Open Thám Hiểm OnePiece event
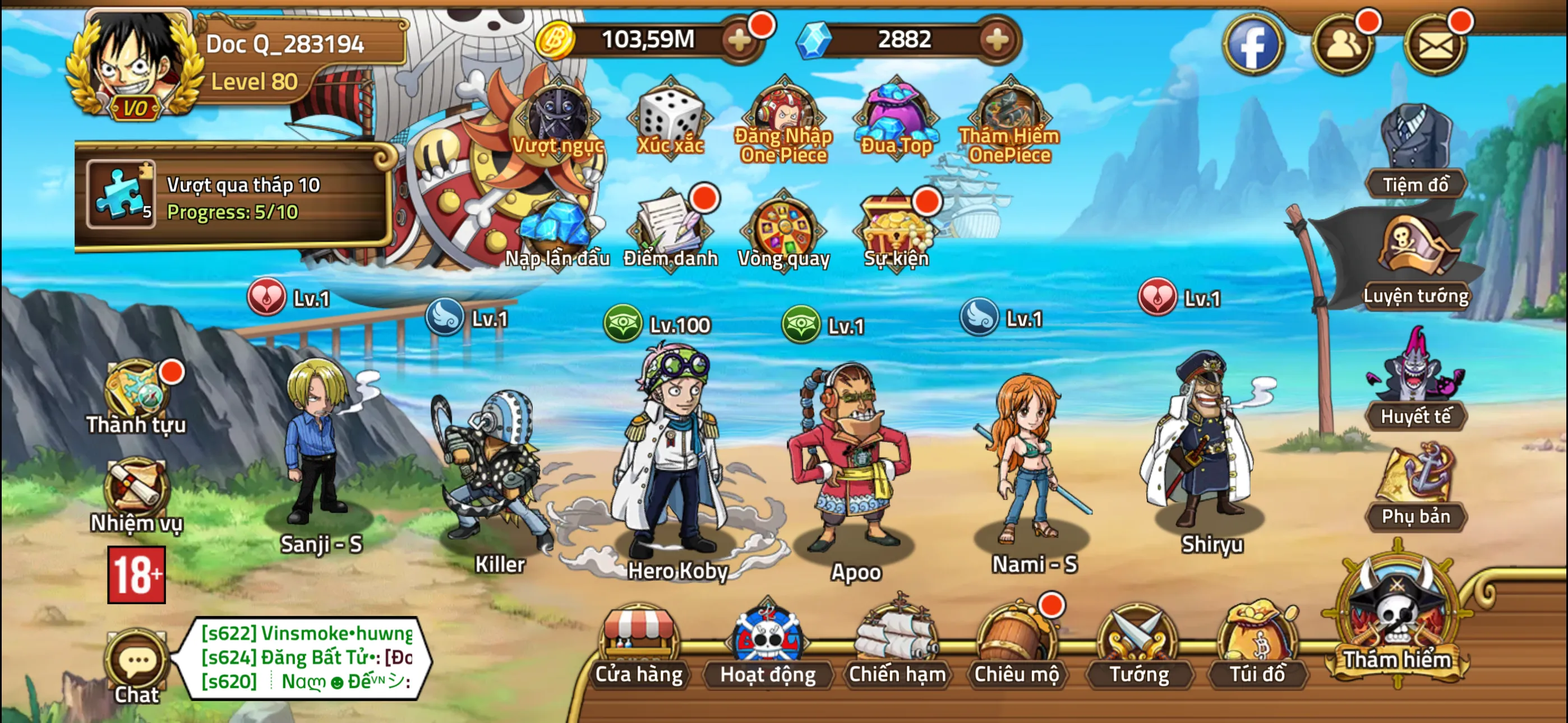 click(x=1007, y=115)
